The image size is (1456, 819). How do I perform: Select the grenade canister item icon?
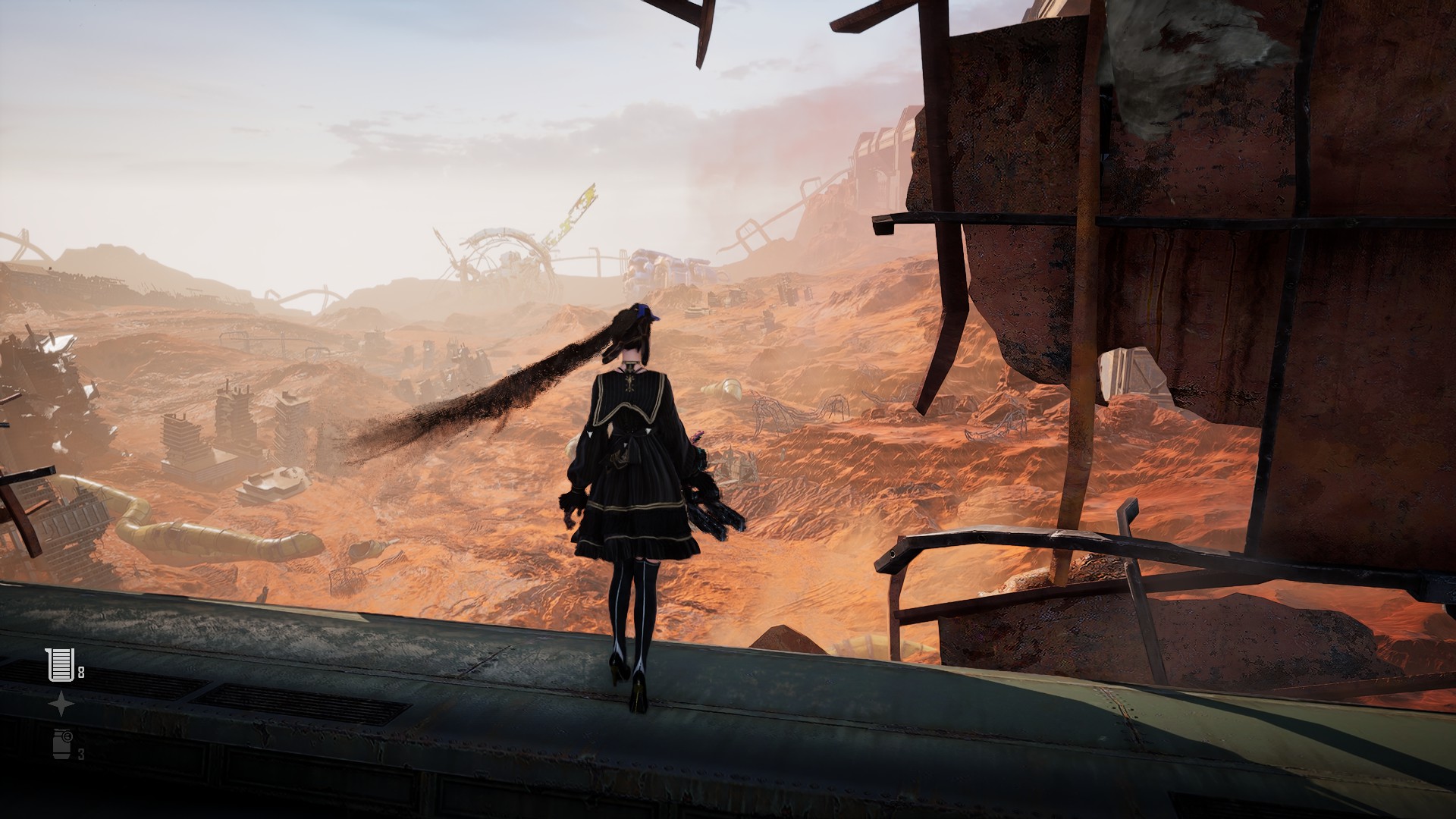point(62,743)
